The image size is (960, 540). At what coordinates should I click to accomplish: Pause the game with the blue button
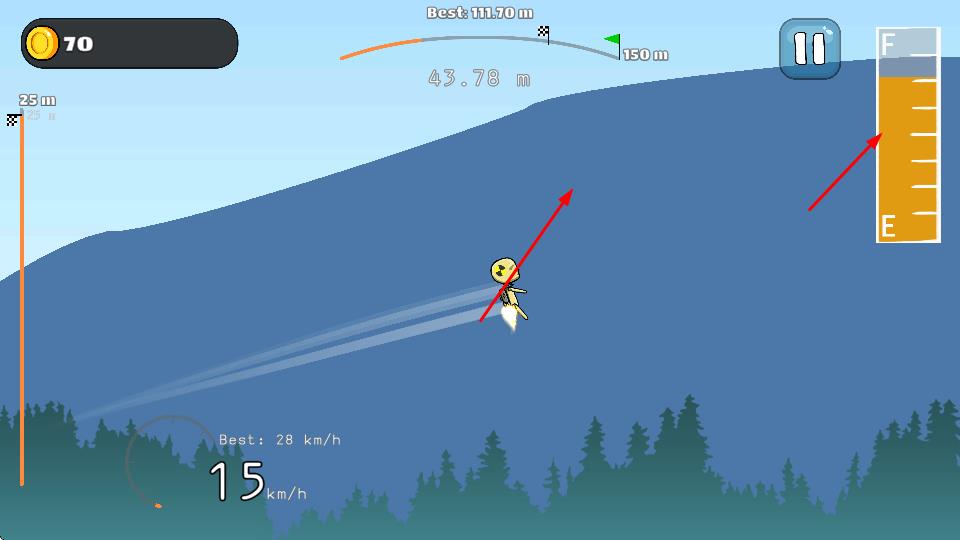[x=810, y=49]
